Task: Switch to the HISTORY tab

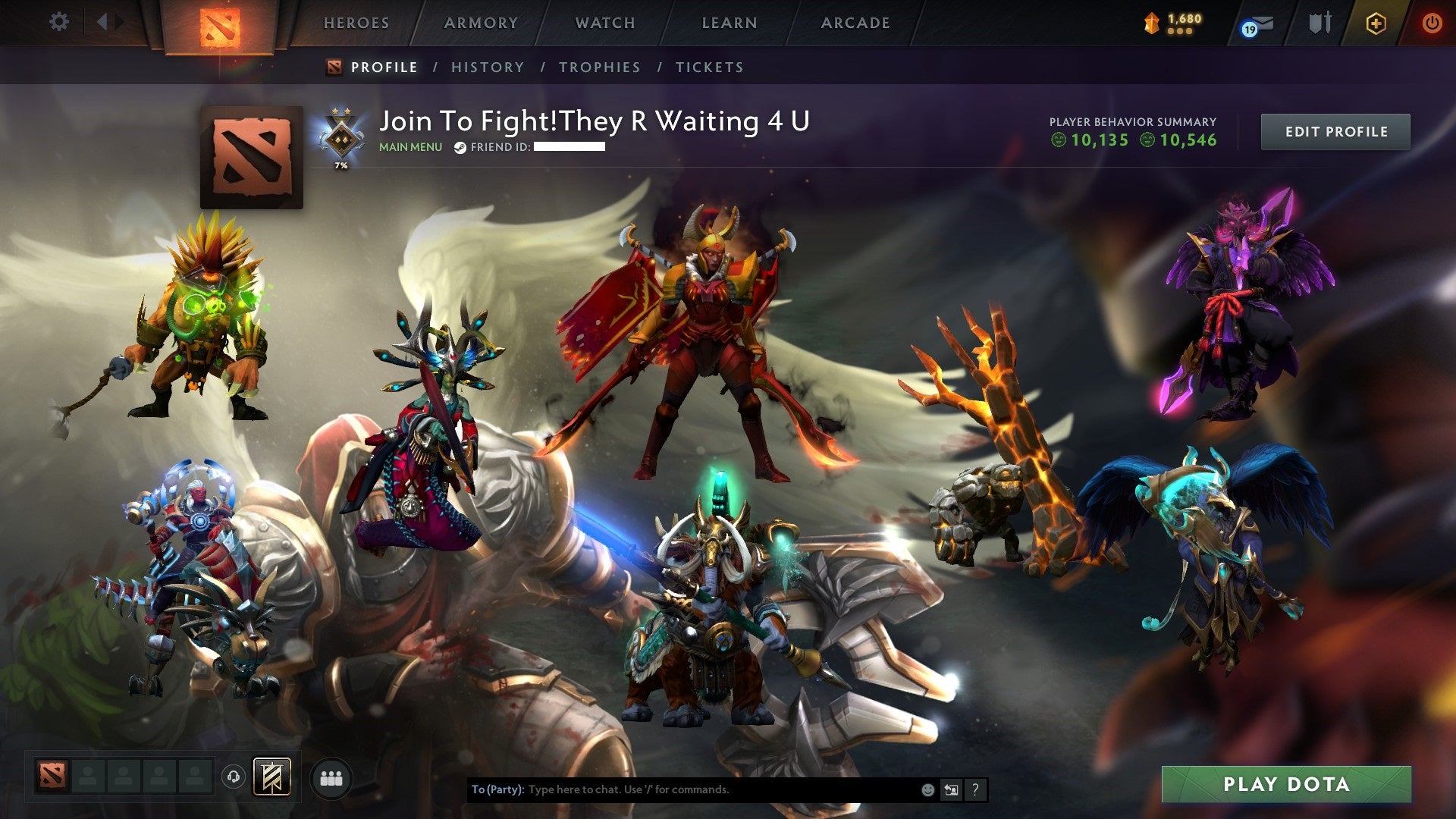Action: (487, 67)
